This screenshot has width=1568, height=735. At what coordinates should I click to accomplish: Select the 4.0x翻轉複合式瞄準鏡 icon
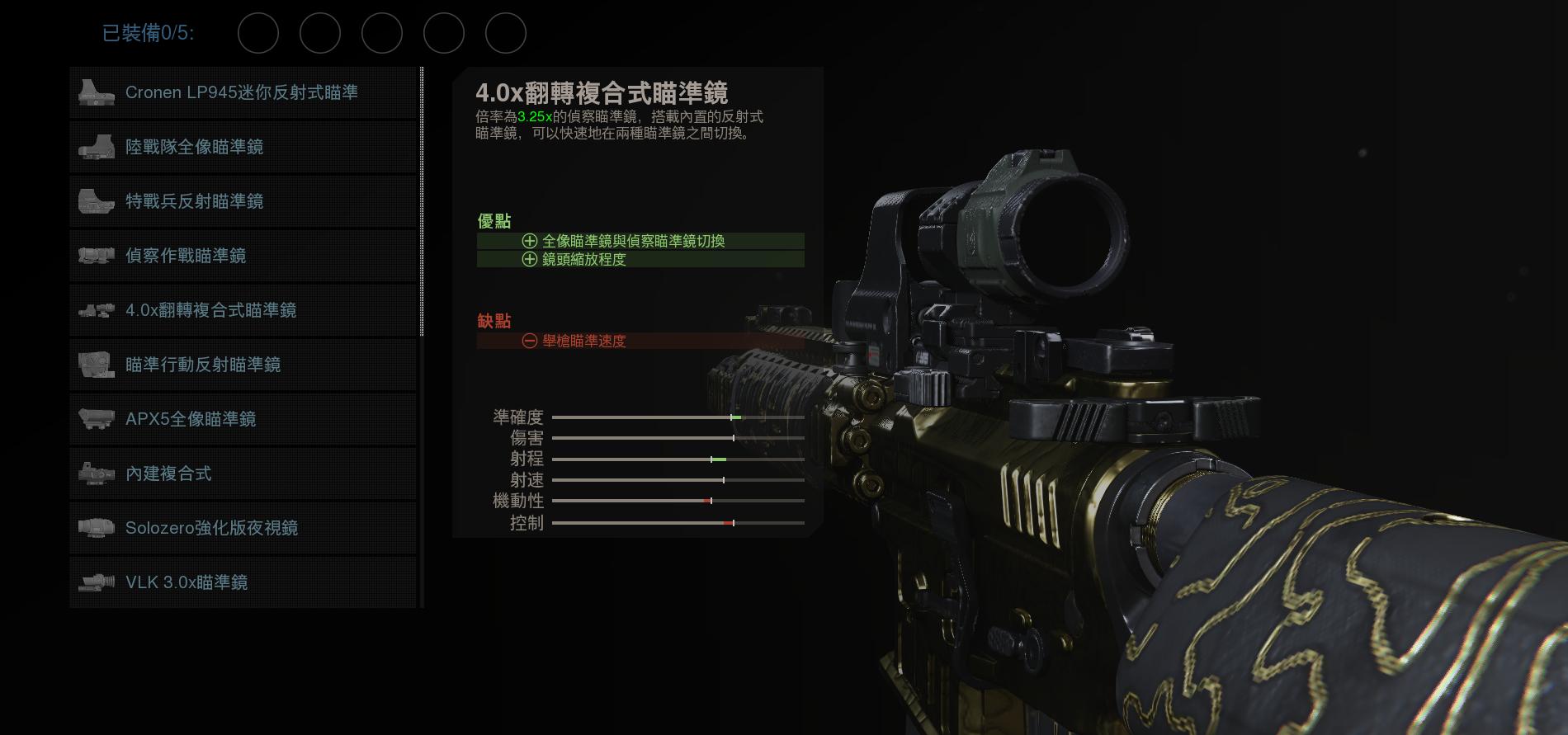(97, 310)
